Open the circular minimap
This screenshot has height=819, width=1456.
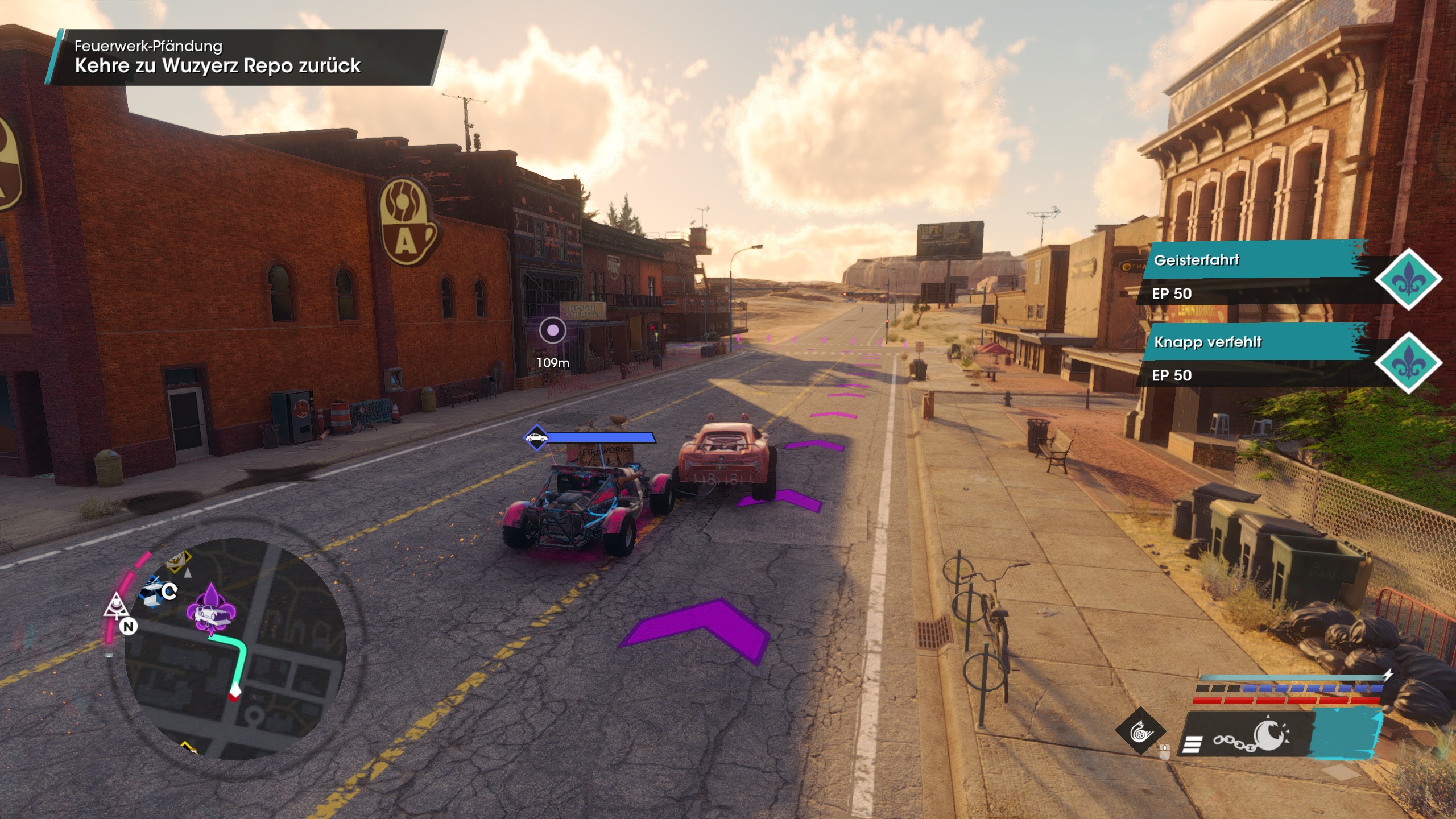235,648
